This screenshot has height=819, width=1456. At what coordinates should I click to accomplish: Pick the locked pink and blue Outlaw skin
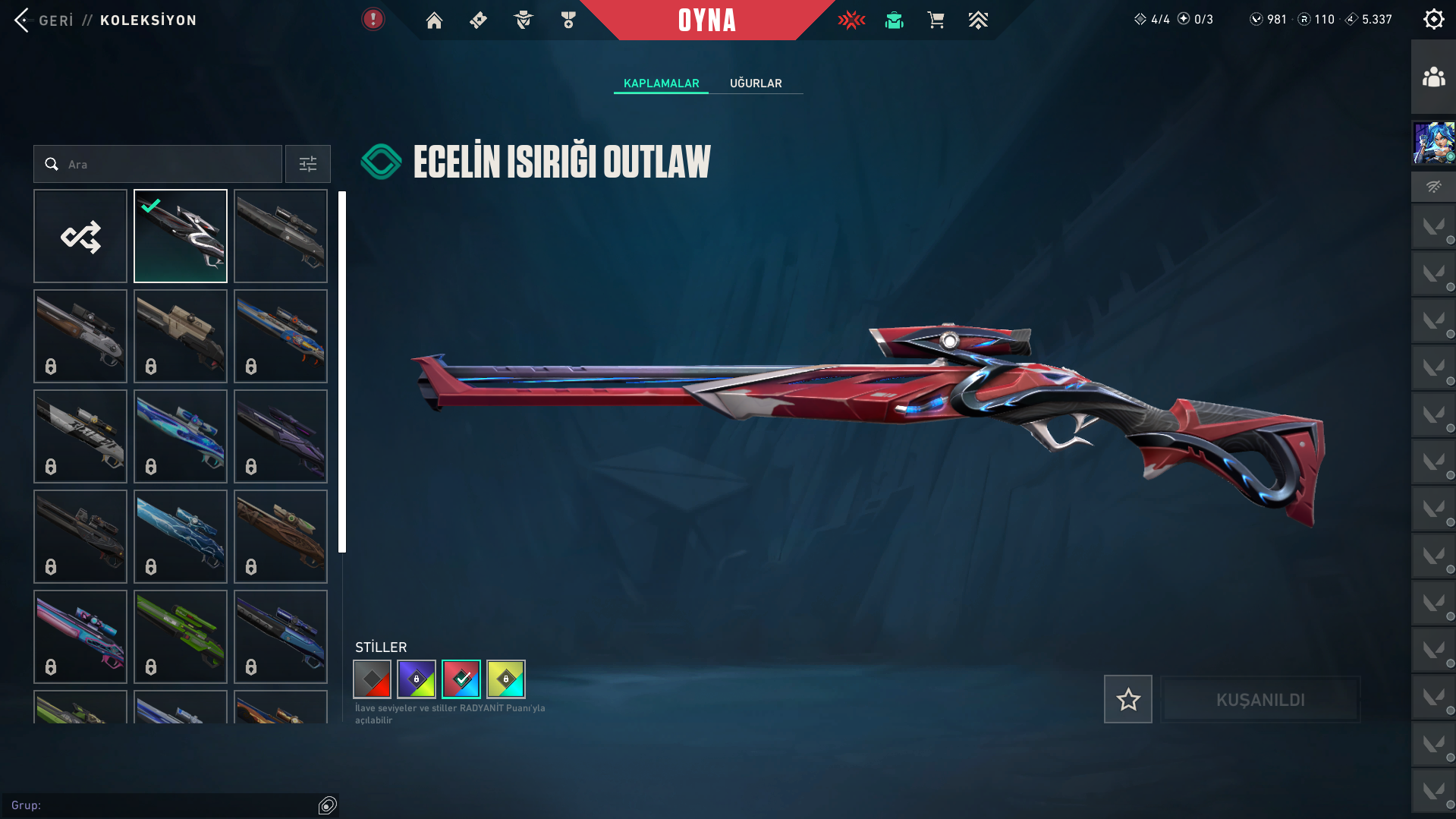80,637
